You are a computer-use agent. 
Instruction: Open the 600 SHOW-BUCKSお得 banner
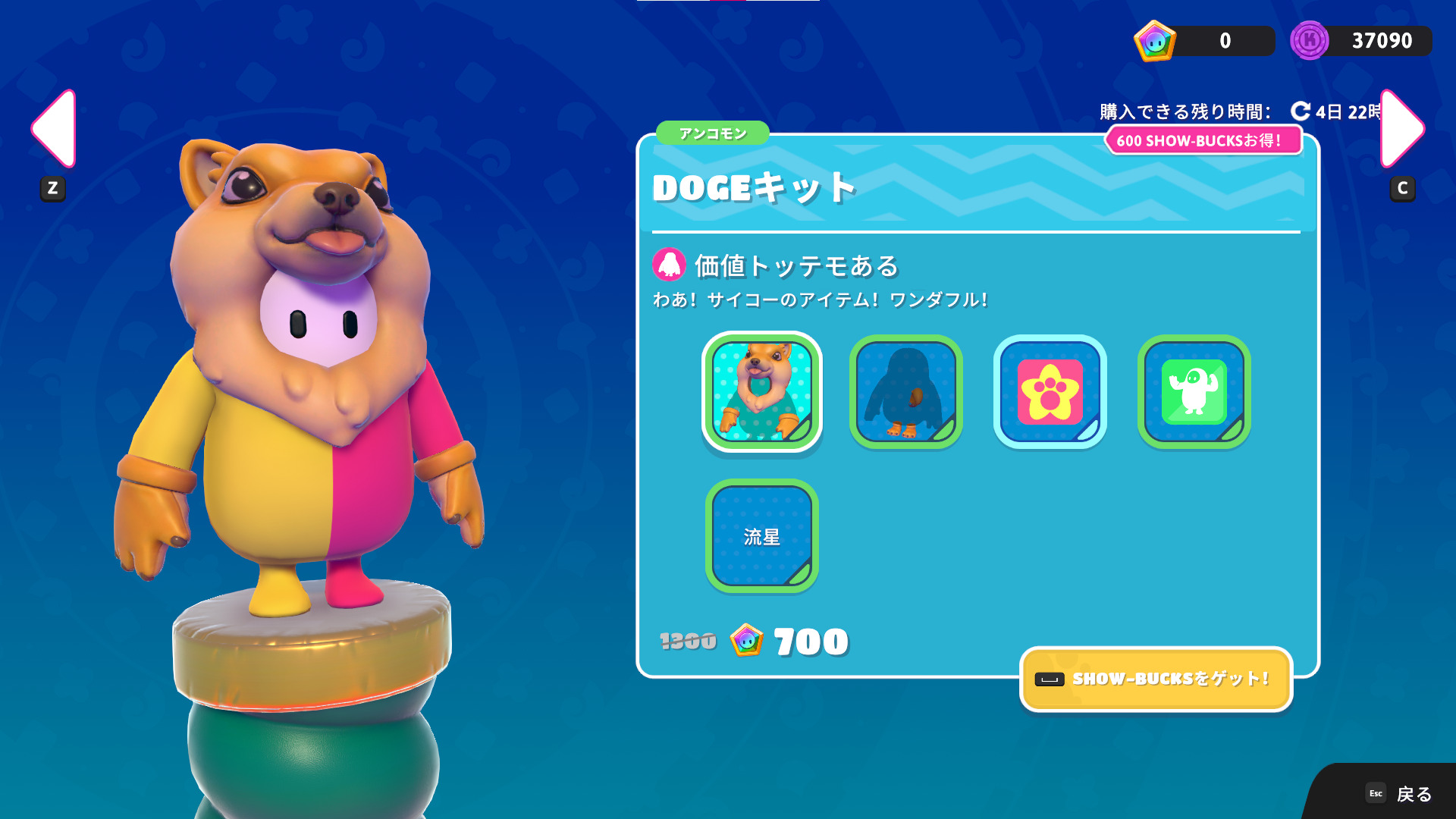coord(1204,140)
